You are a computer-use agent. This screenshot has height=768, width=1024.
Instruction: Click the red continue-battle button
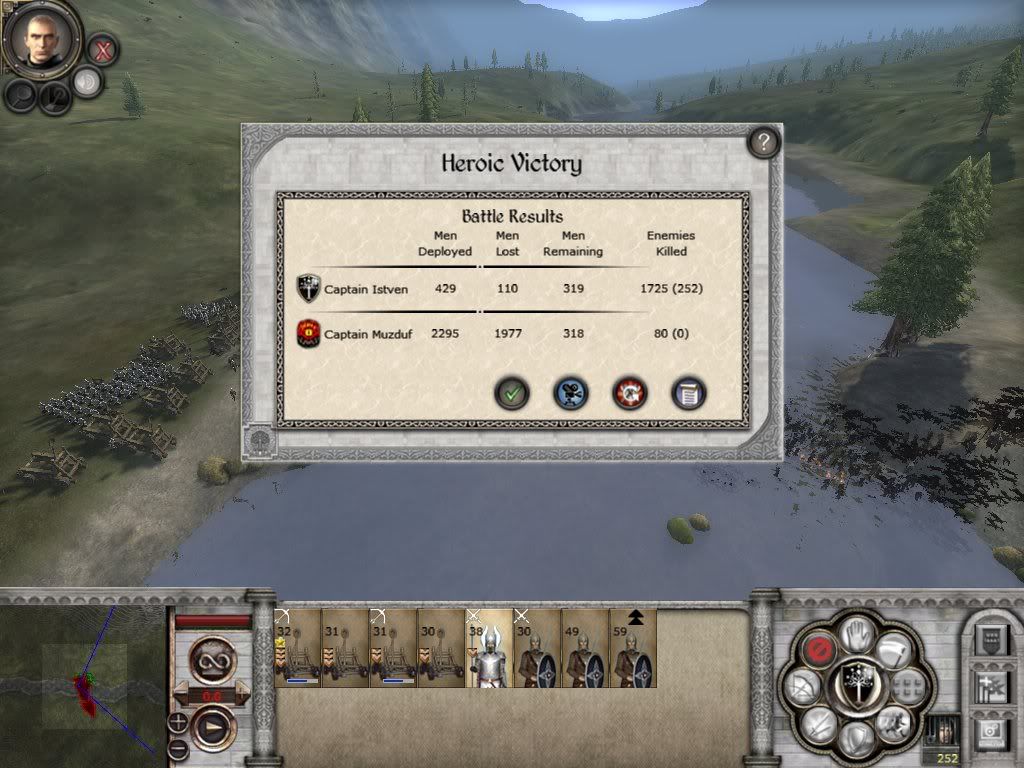point(630,393)
